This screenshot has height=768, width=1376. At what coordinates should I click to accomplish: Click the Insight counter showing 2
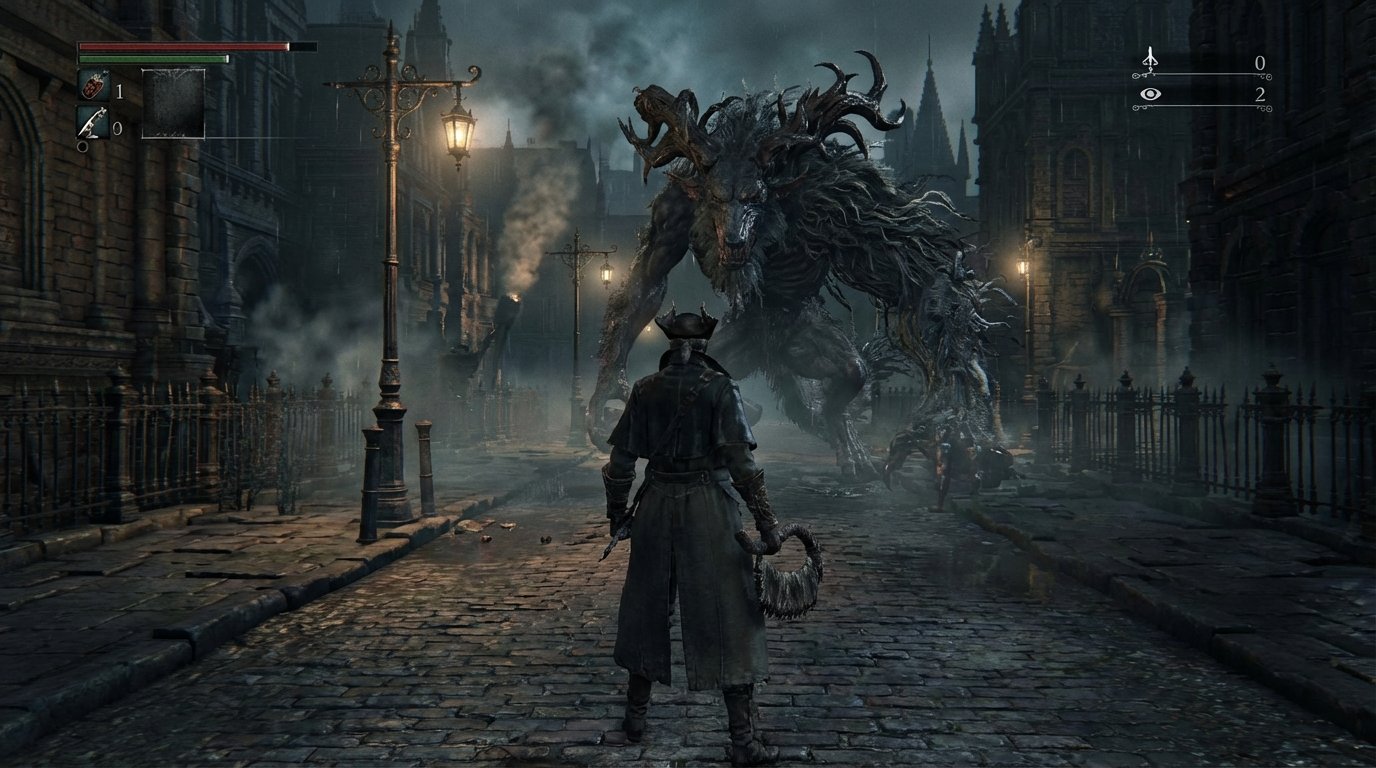click(1262, 93)
